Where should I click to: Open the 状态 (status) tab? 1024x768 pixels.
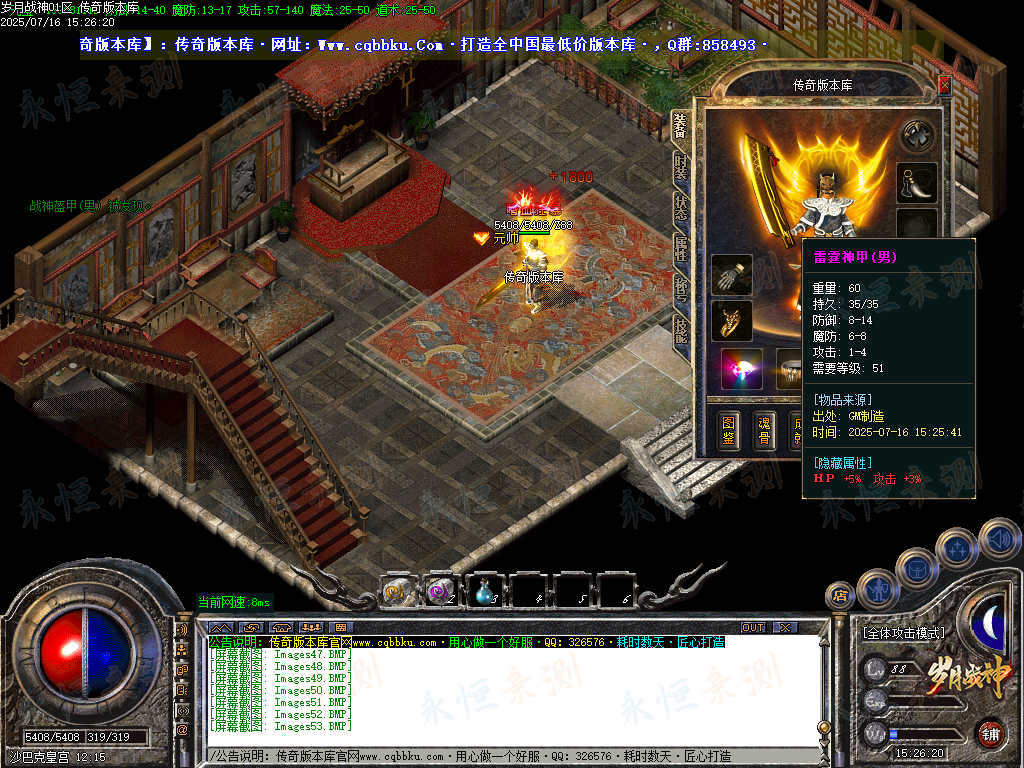681,208
